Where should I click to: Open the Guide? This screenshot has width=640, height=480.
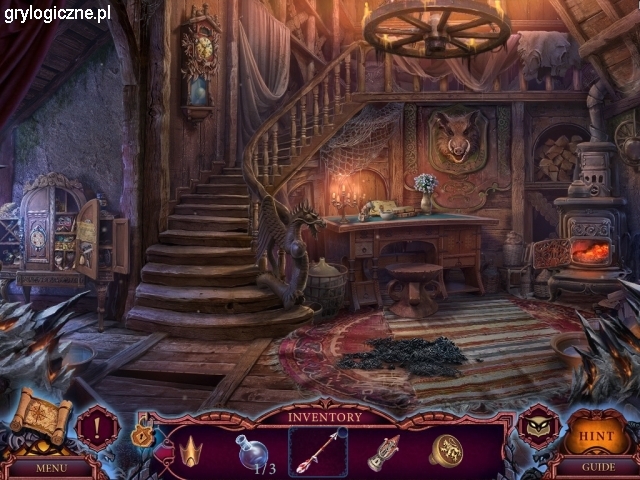tap(595, 466)
